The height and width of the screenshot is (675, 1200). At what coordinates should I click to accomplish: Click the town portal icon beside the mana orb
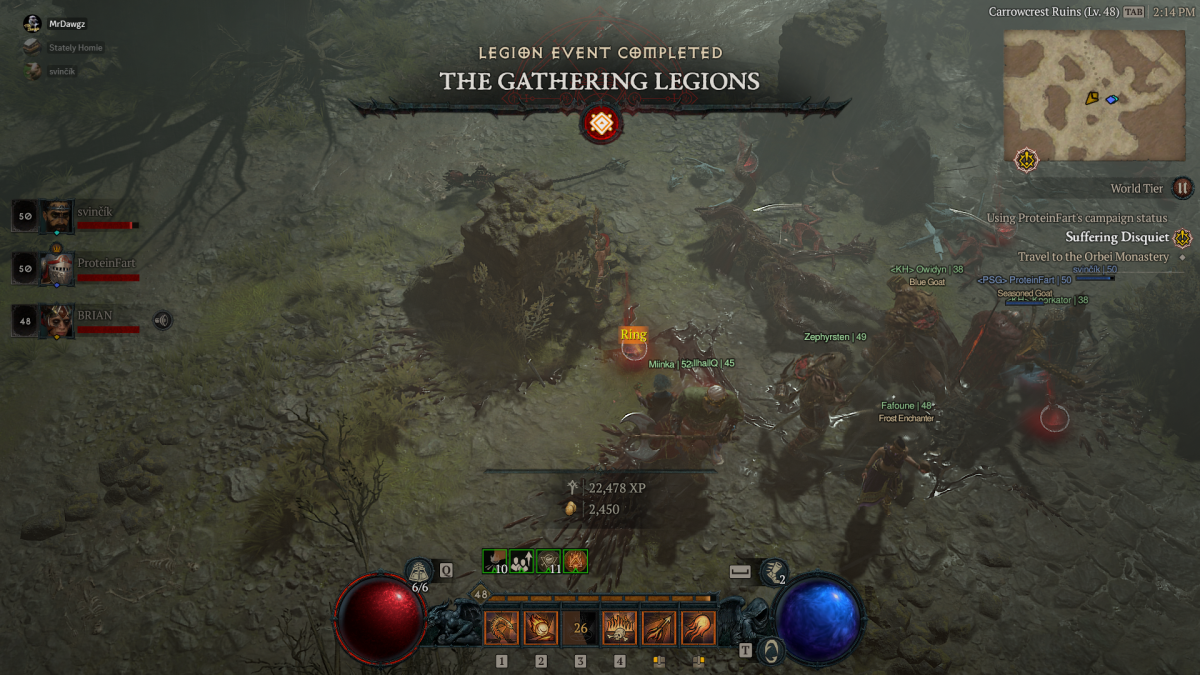click(x=770, y=651)
